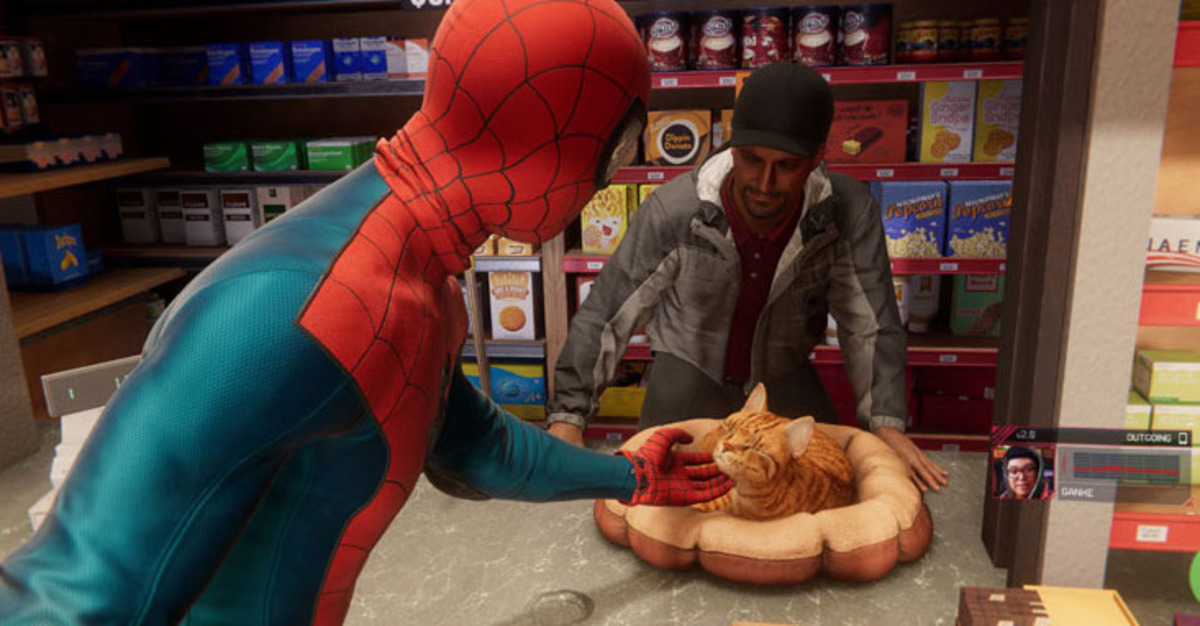The width and height of the screenshot is (1200, 626).
Task: Click the phone icon beside OUTGOING
Action: click(x=1184, y=438)
